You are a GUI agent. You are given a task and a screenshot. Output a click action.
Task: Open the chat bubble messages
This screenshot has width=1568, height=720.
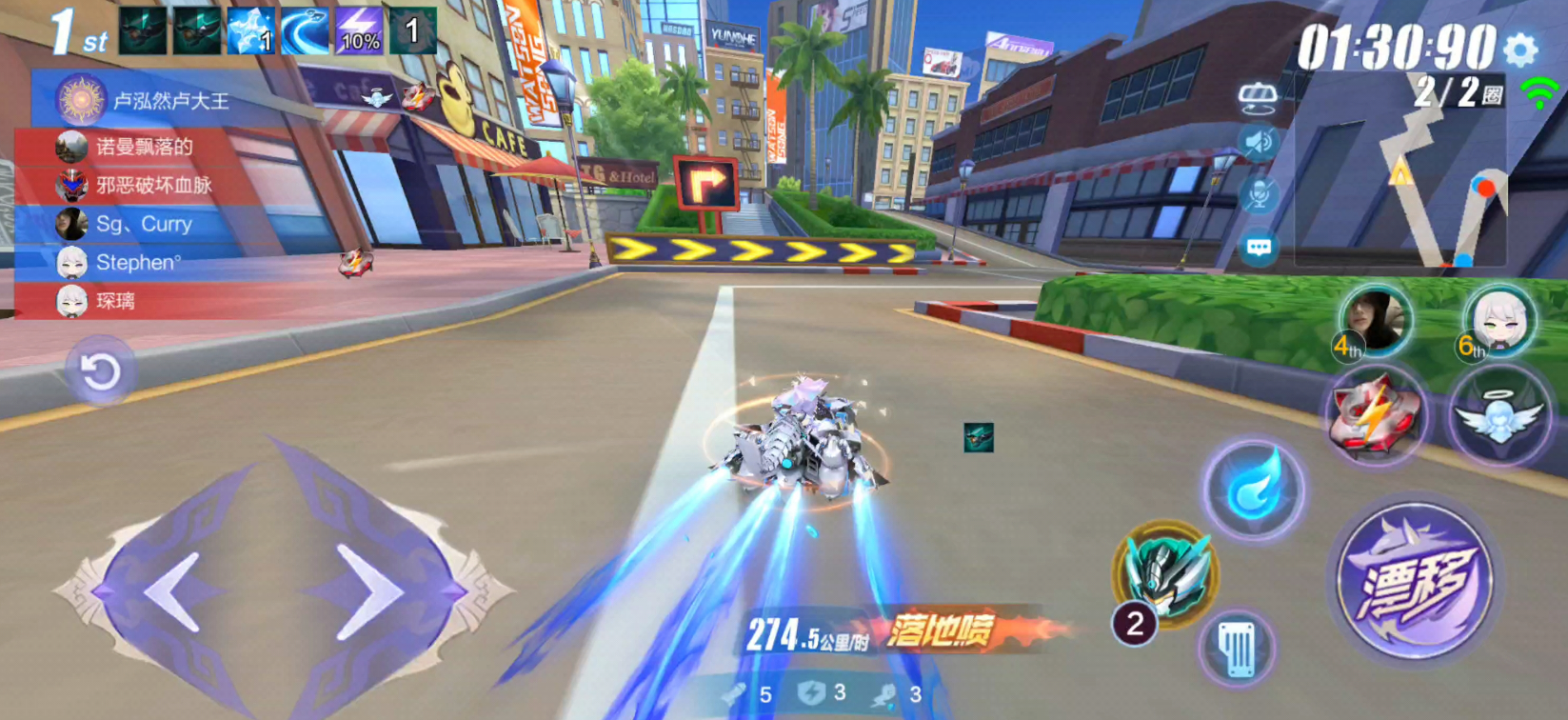[1259, 249]
